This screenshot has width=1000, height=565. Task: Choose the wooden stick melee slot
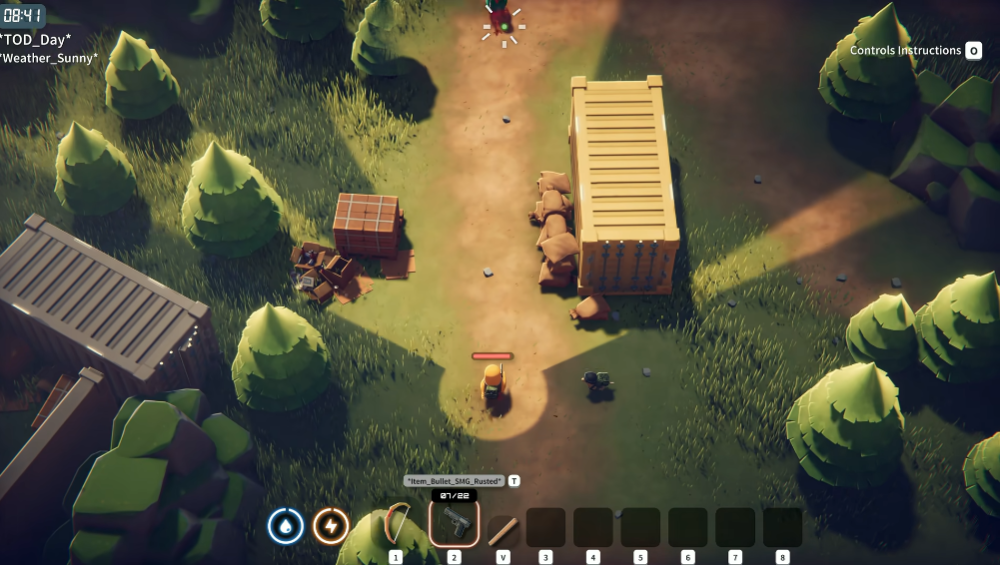pos(501,528)
